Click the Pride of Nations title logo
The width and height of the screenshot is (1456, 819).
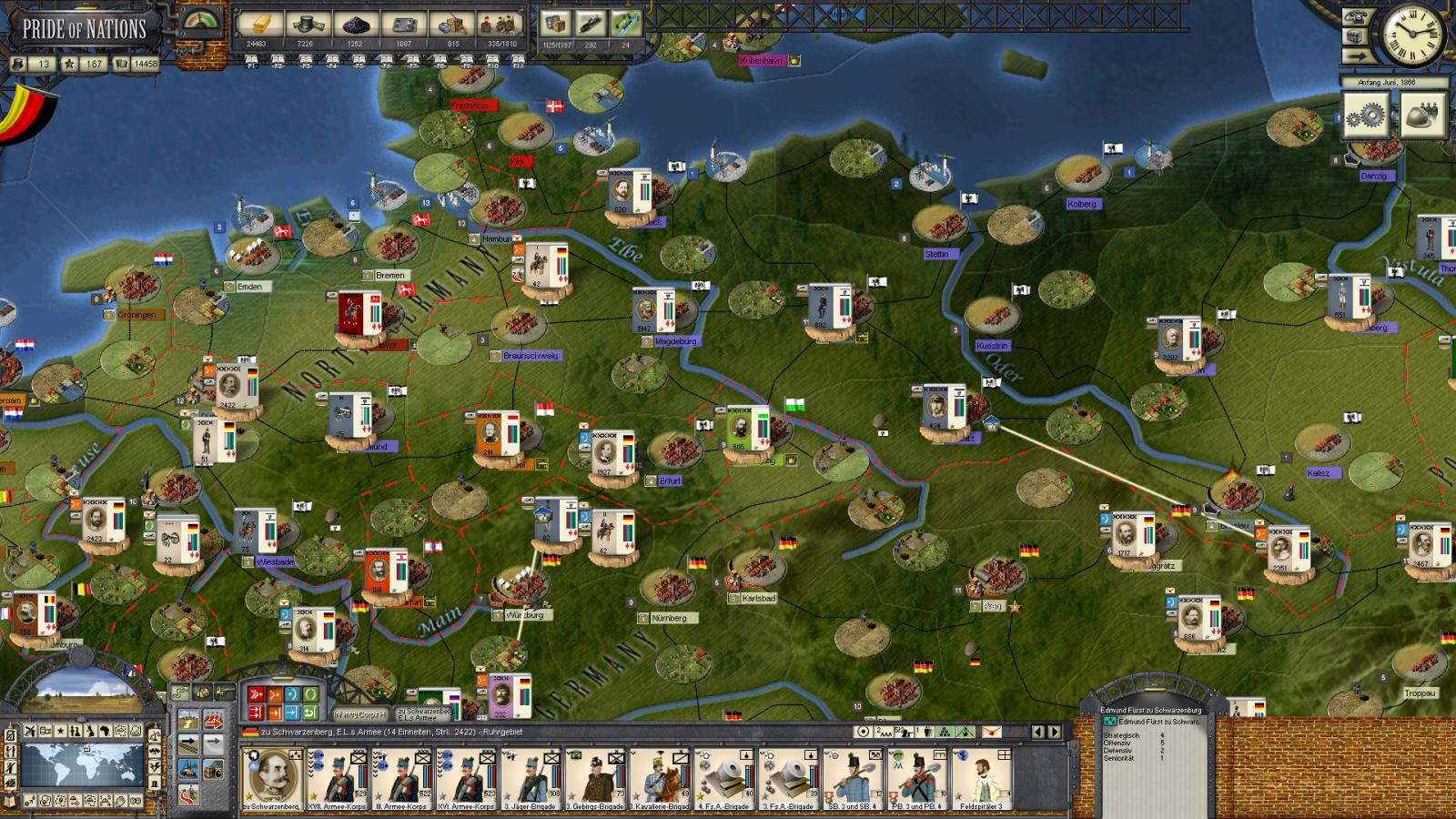[x=84, y=27]
